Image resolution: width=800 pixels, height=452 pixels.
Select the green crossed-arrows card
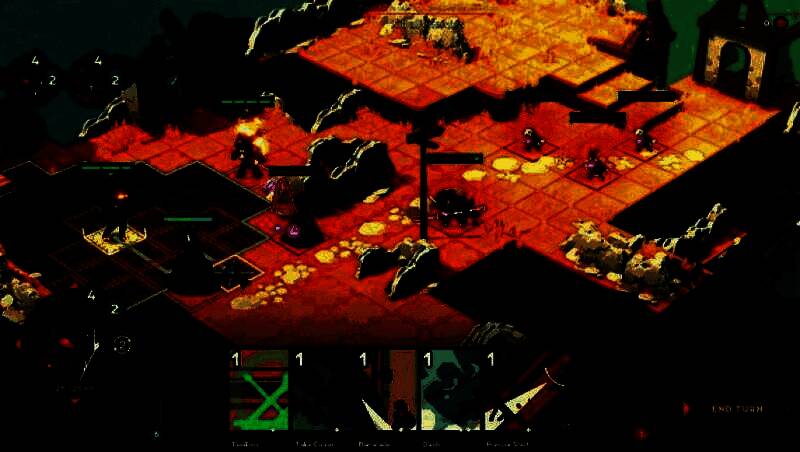coord(259,392)
